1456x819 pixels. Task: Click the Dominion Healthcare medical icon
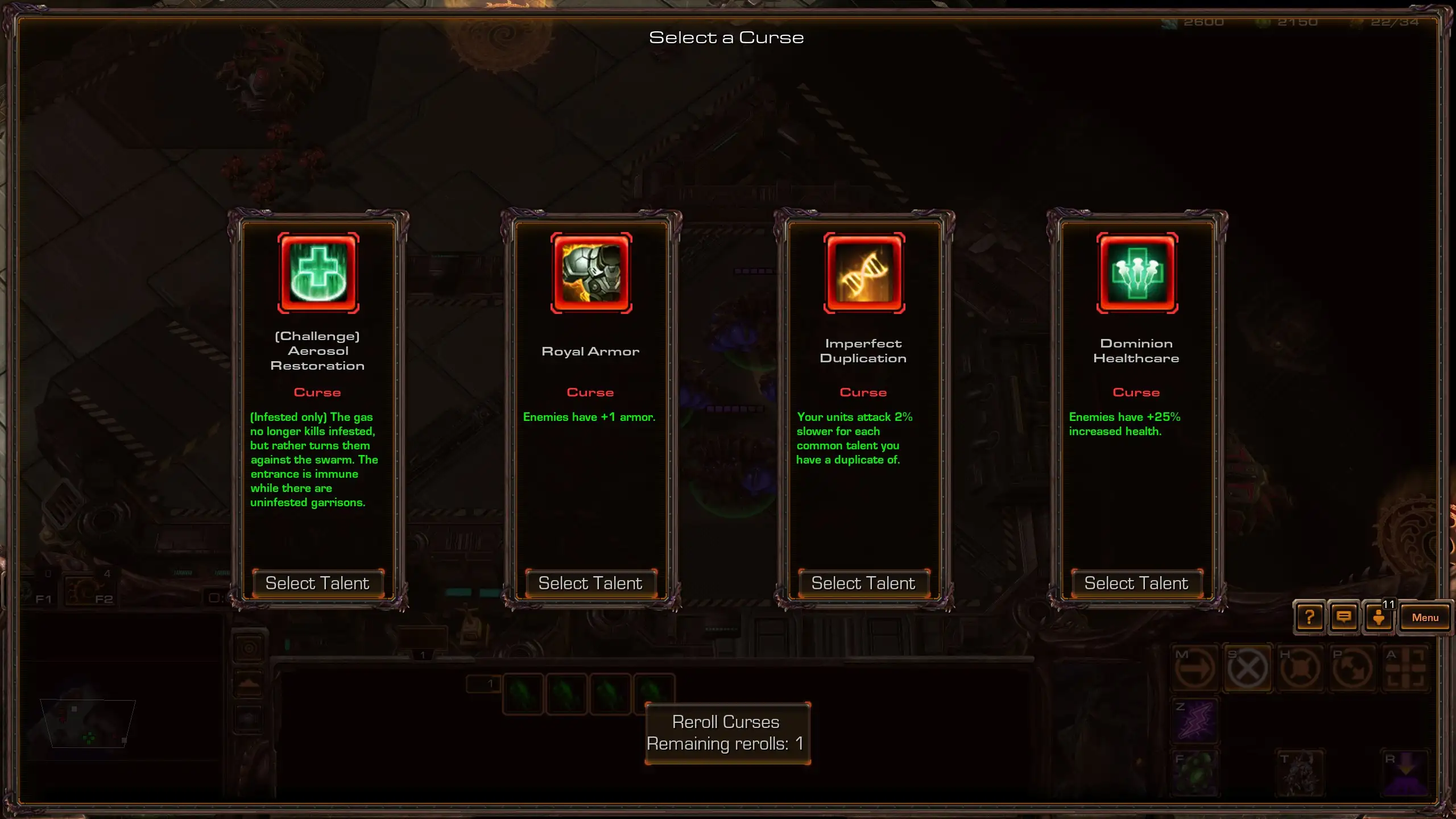[1137, 273]
